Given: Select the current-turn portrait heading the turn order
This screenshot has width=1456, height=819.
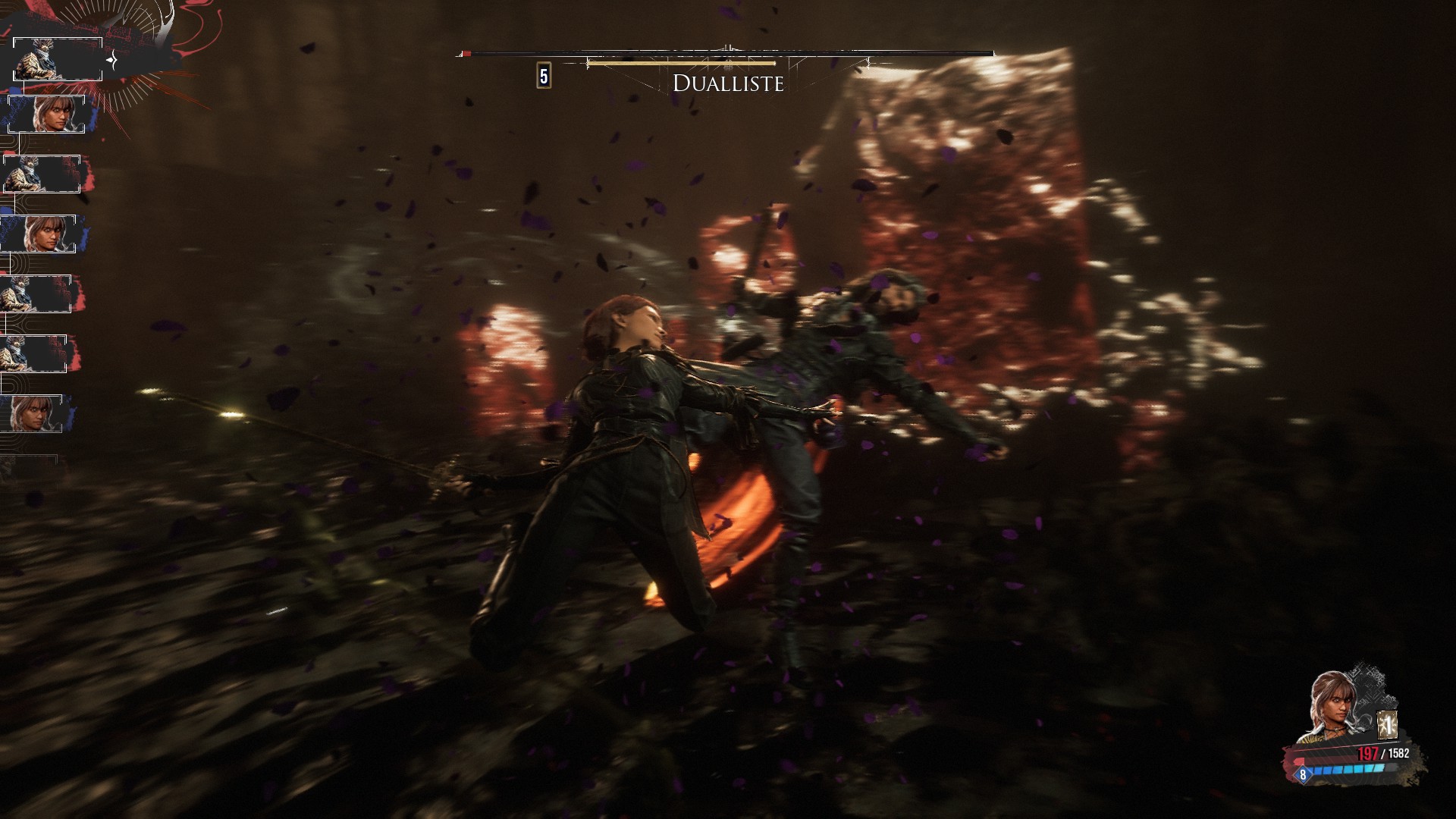Looking at the screenshot, I should [x=58, y=59].
